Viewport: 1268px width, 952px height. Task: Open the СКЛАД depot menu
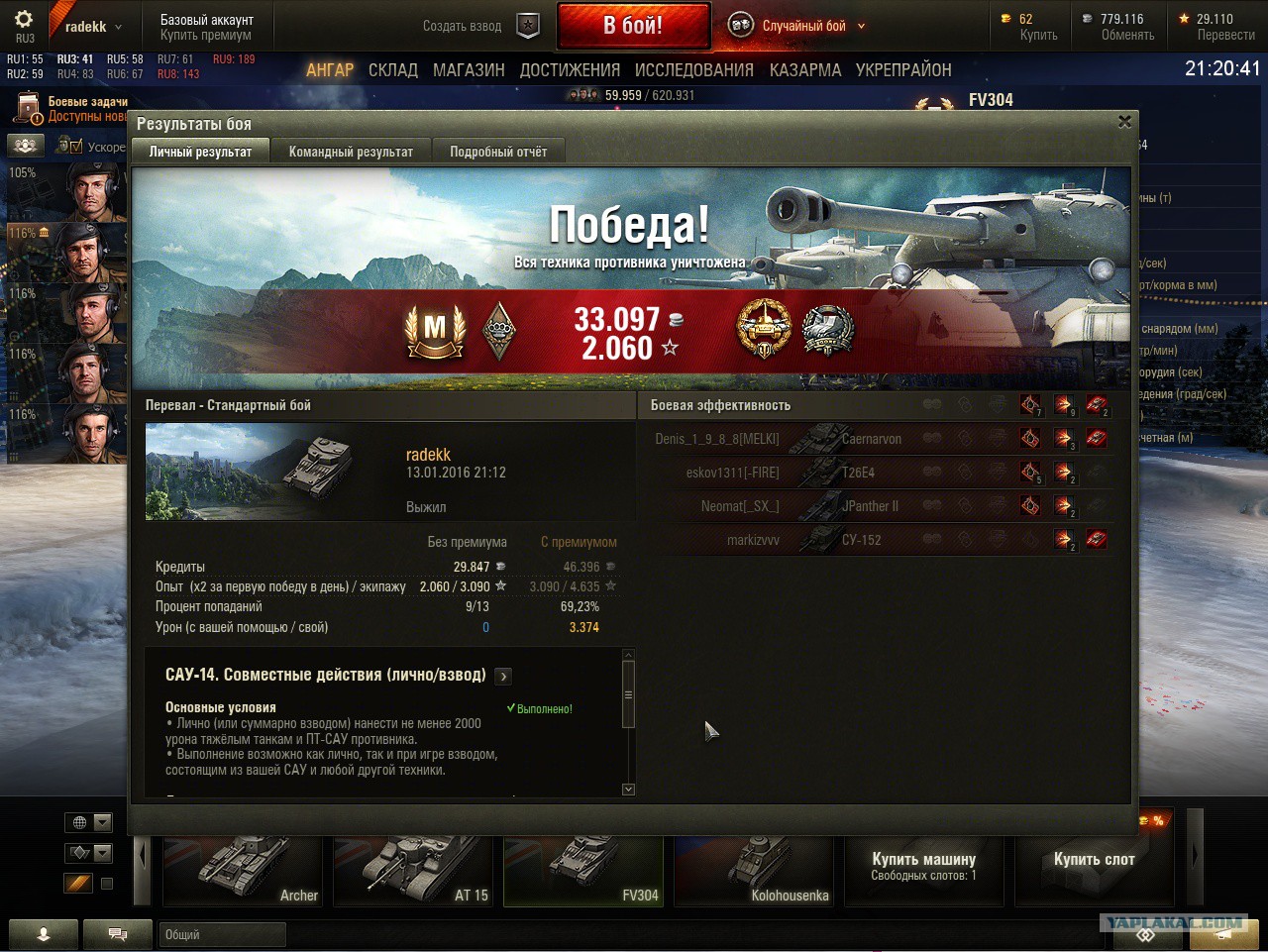pos(393,70)
